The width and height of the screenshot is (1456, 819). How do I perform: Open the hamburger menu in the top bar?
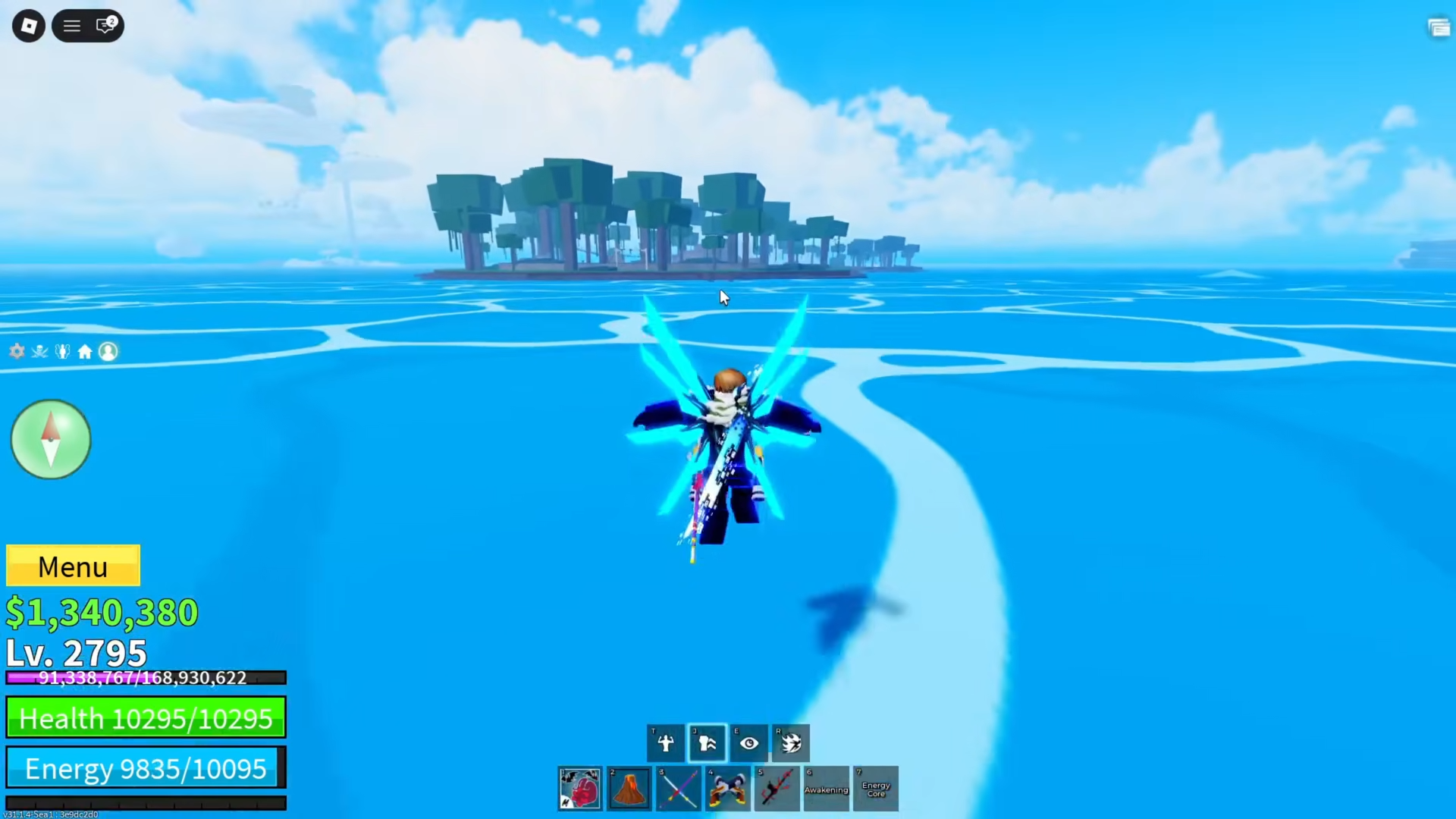pos(72,26)
